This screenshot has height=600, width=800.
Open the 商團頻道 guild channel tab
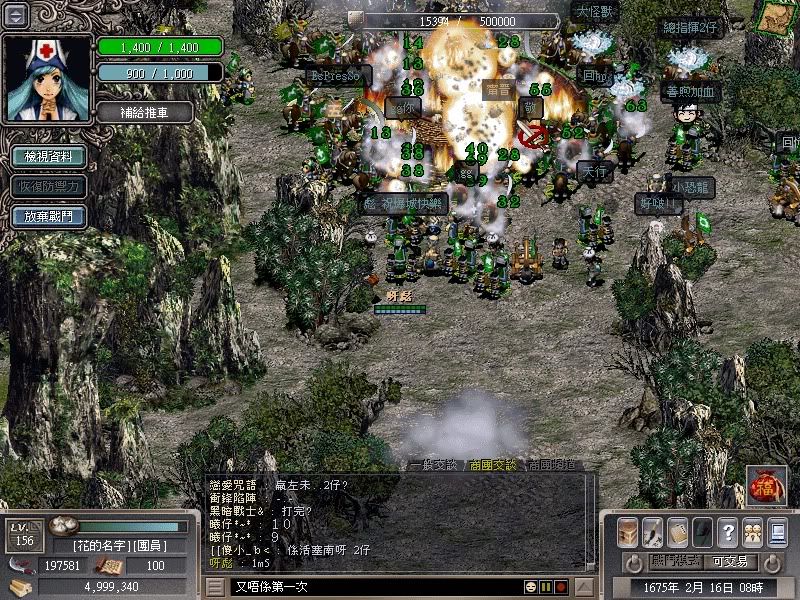coord(551,465)
